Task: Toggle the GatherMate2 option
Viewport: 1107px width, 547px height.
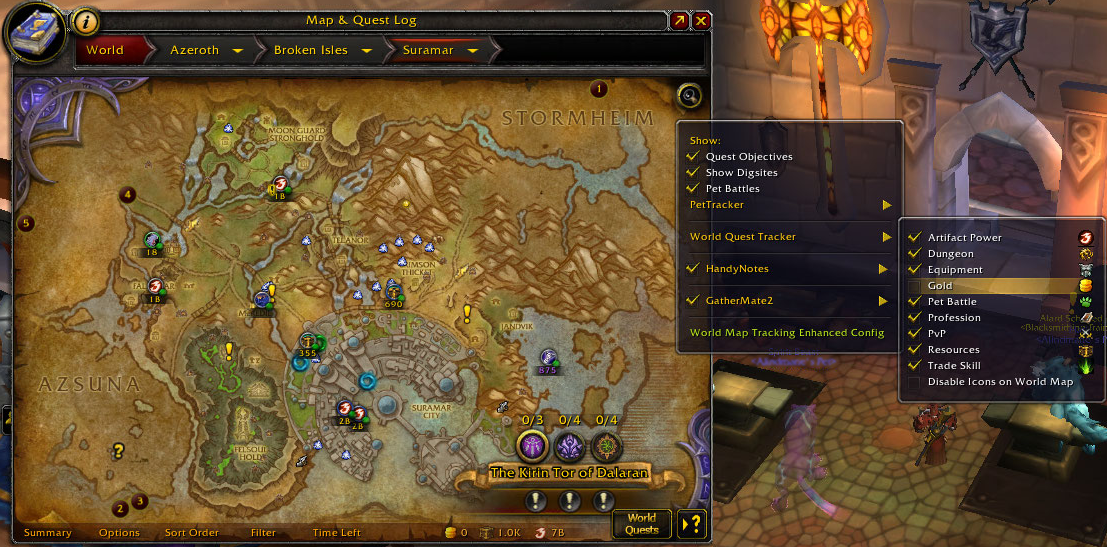Action: [x=692, y=301]
